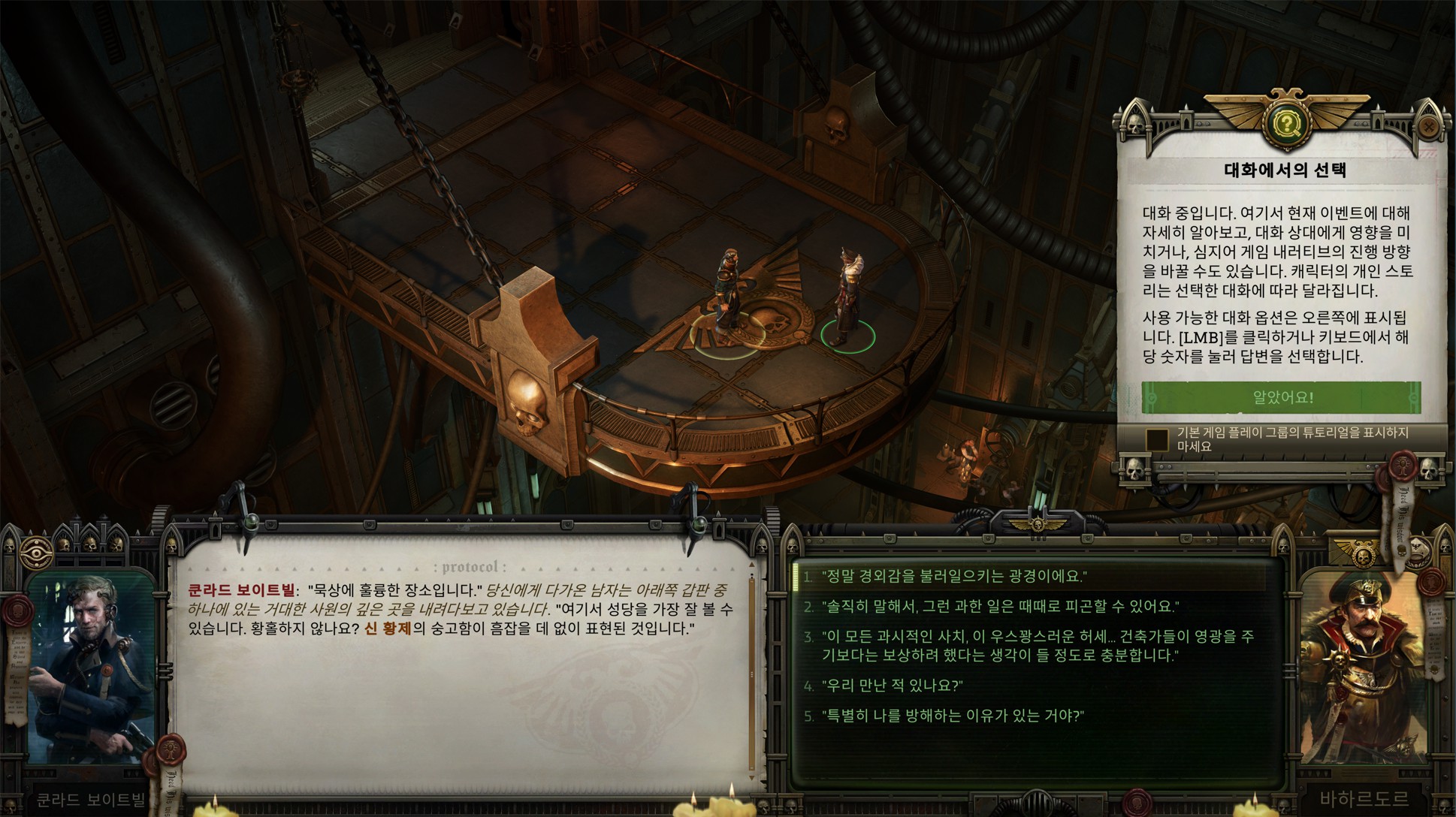Image resolution: width=1456 pixels, height=817 pixels.
Task: Ask "우리 만난 적 있나요?"
Action: [x=893, y=686]
